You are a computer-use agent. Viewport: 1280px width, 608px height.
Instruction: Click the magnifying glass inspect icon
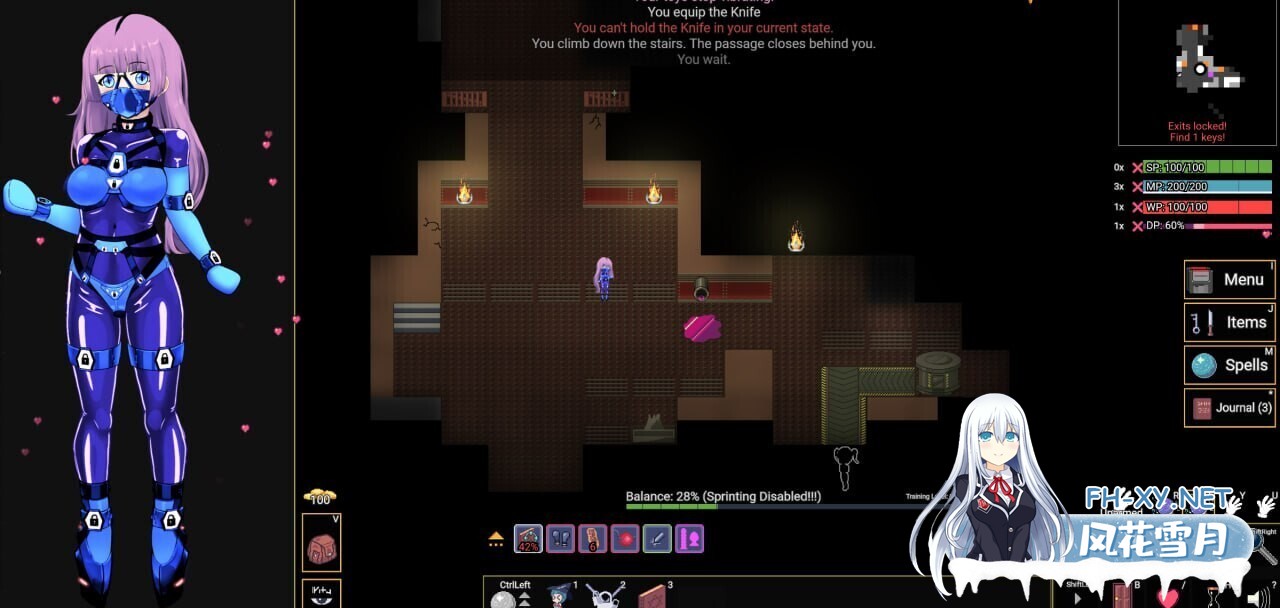1262,549
